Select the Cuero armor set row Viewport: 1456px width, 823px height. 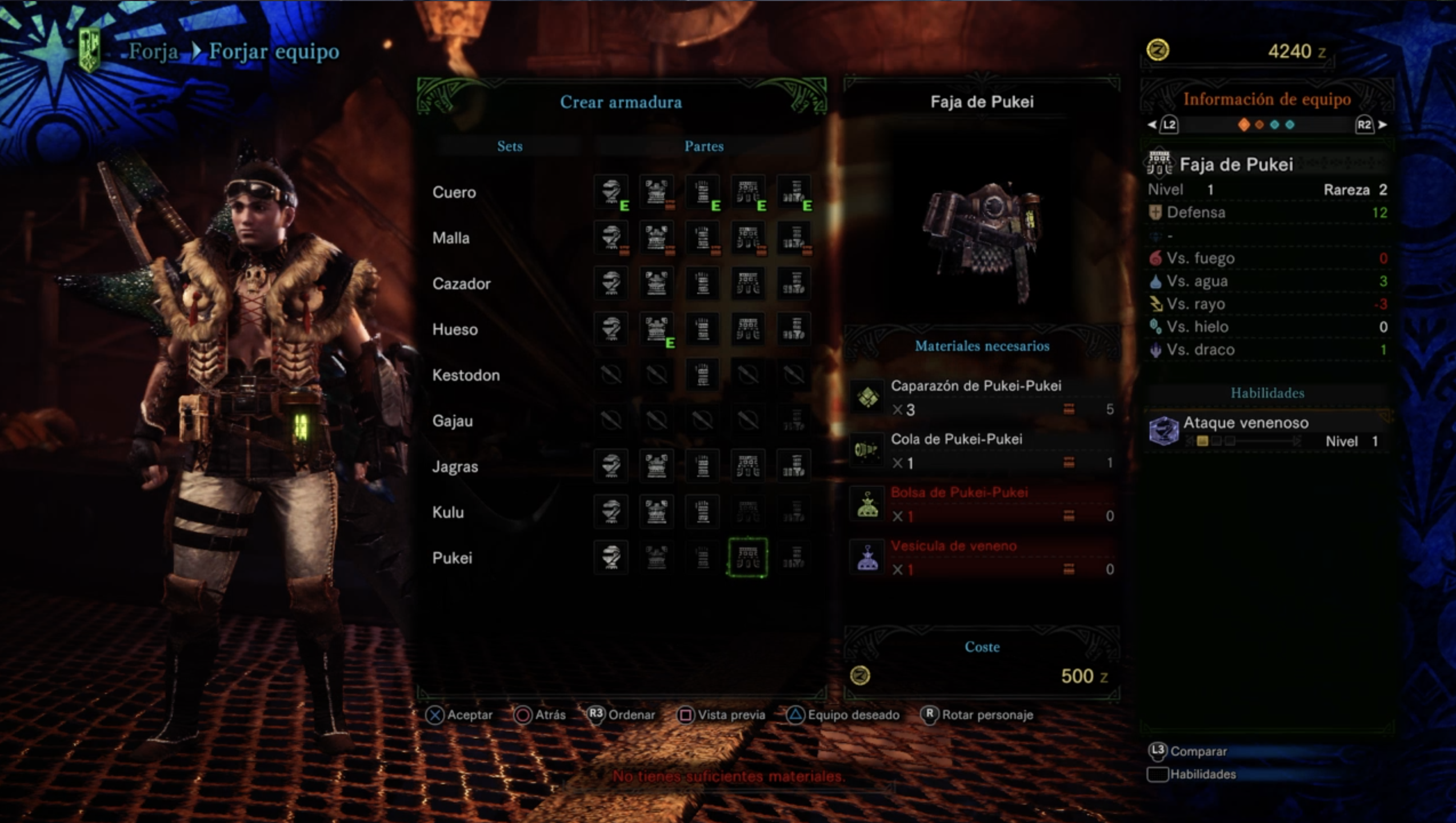(454, 192)
